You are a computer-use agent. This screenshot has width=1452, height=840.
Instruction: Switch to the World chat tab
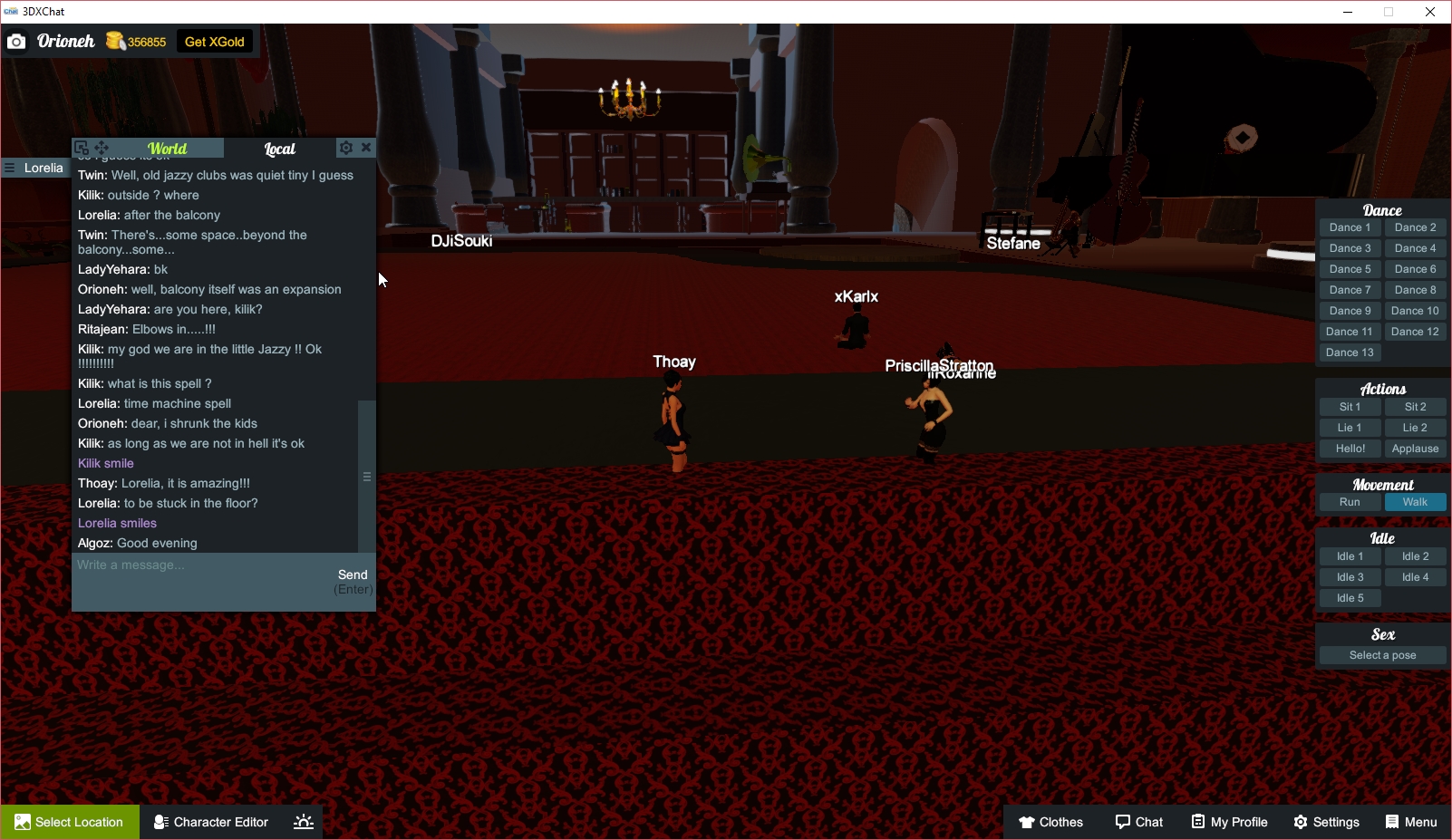point(169,149)
